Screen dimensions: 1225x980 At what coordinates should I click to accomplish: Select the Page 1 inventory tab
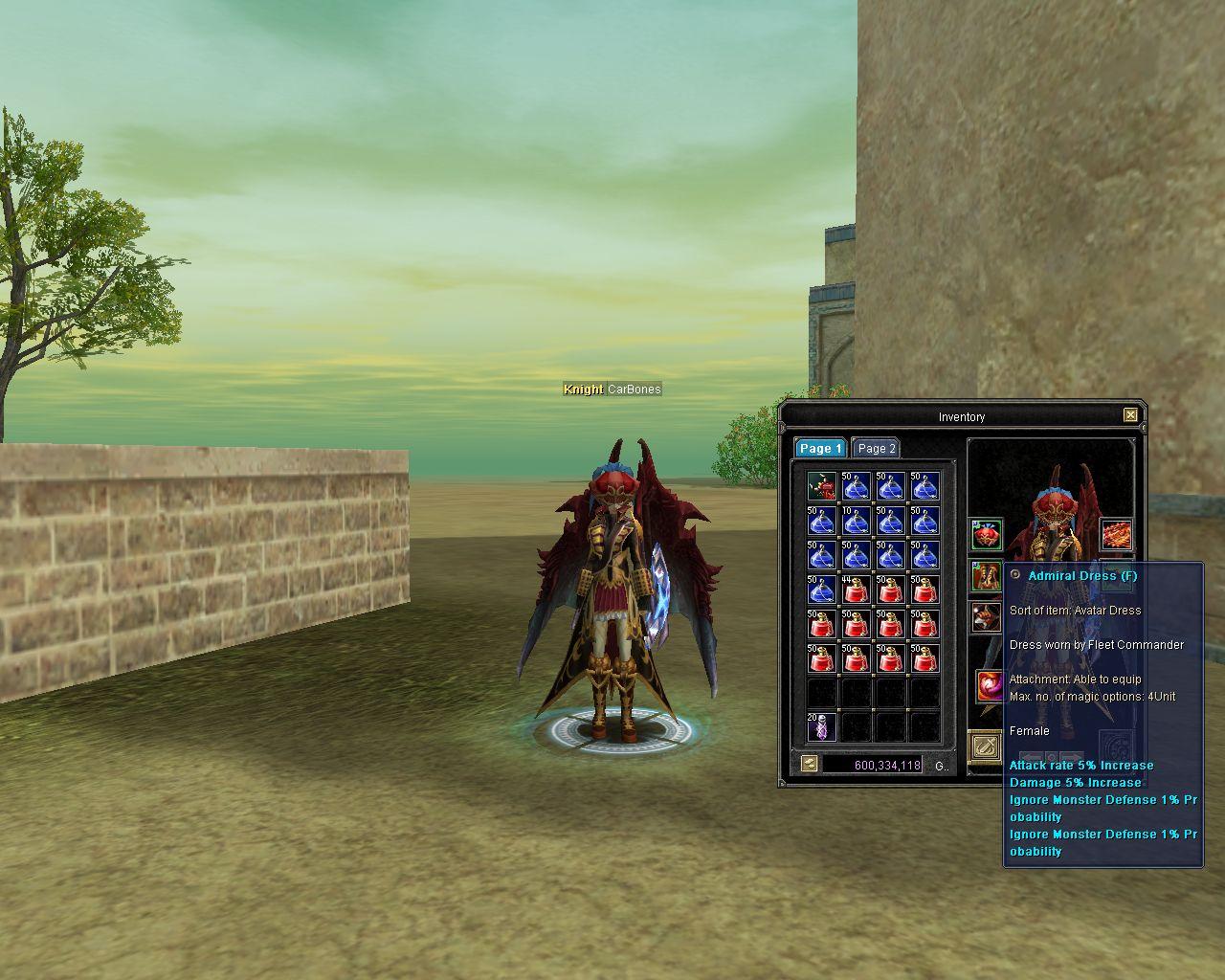[820, 448]
